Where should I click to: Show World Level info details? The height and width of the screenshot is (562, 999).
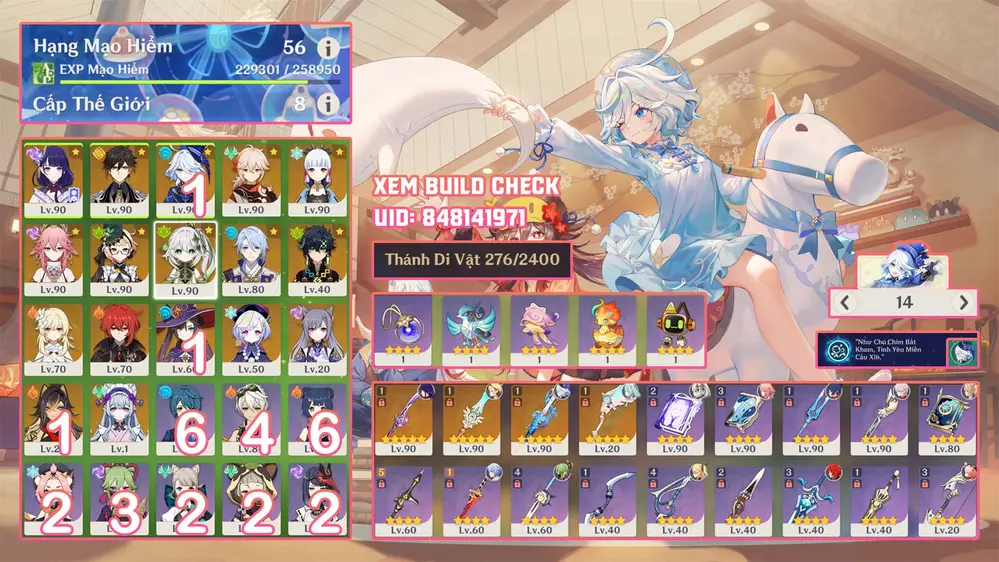pyautogui.click(x=324, y=103)
